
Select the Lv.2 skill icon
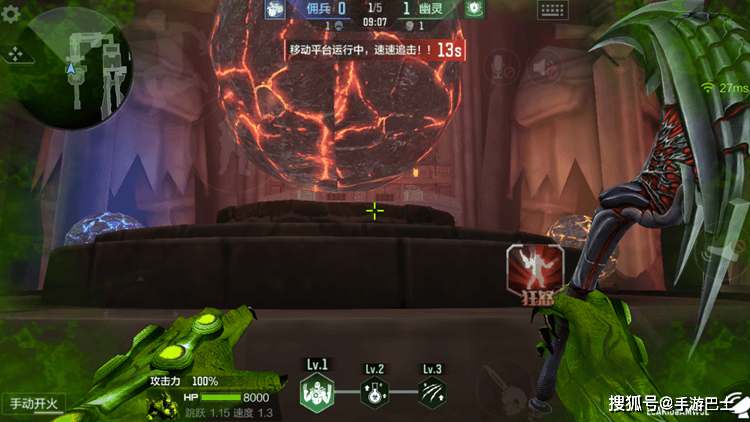pos(374,393)
